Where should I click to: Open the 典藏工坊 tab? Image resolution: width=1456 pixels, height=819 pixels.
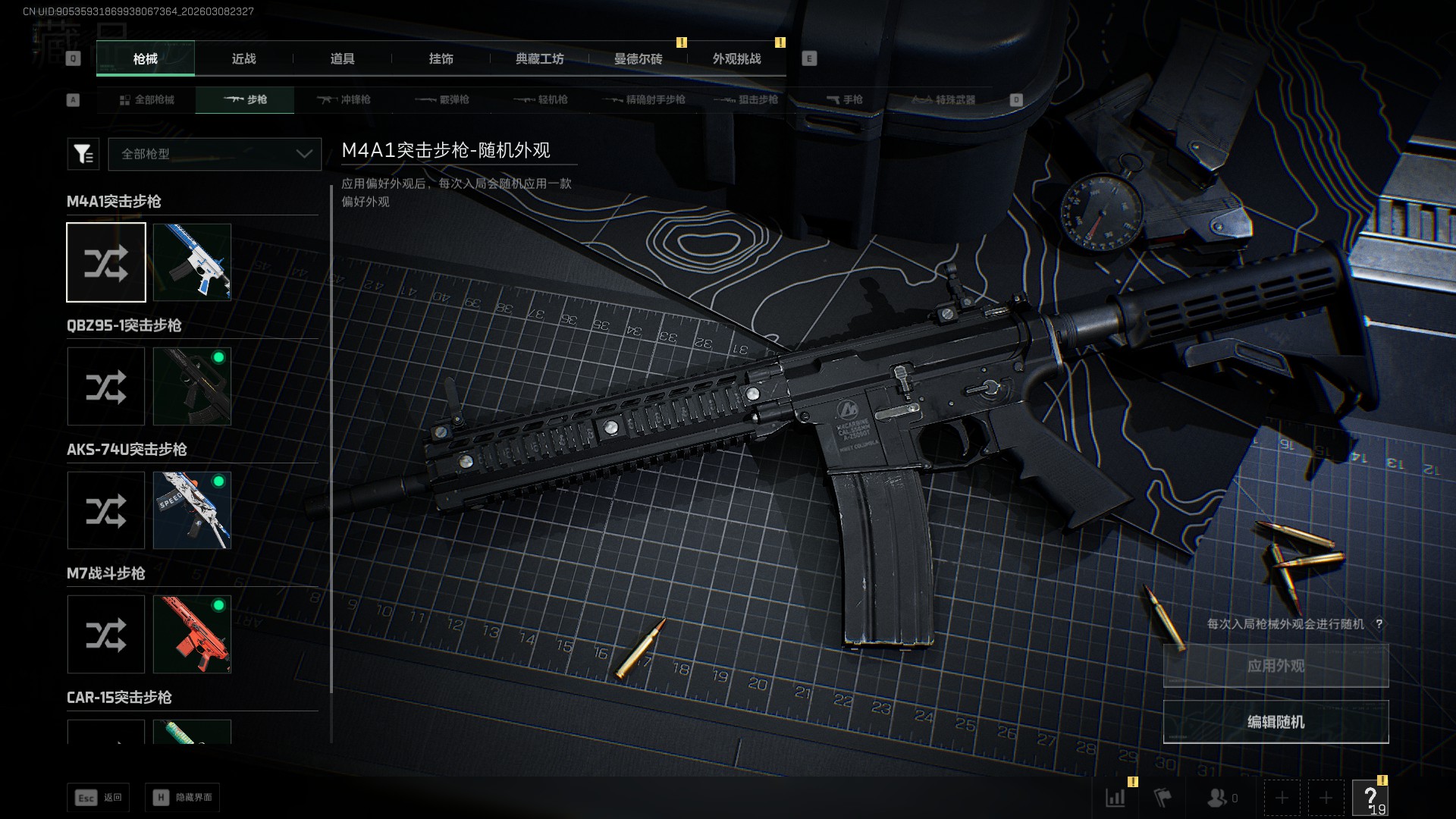pos(539,58)
